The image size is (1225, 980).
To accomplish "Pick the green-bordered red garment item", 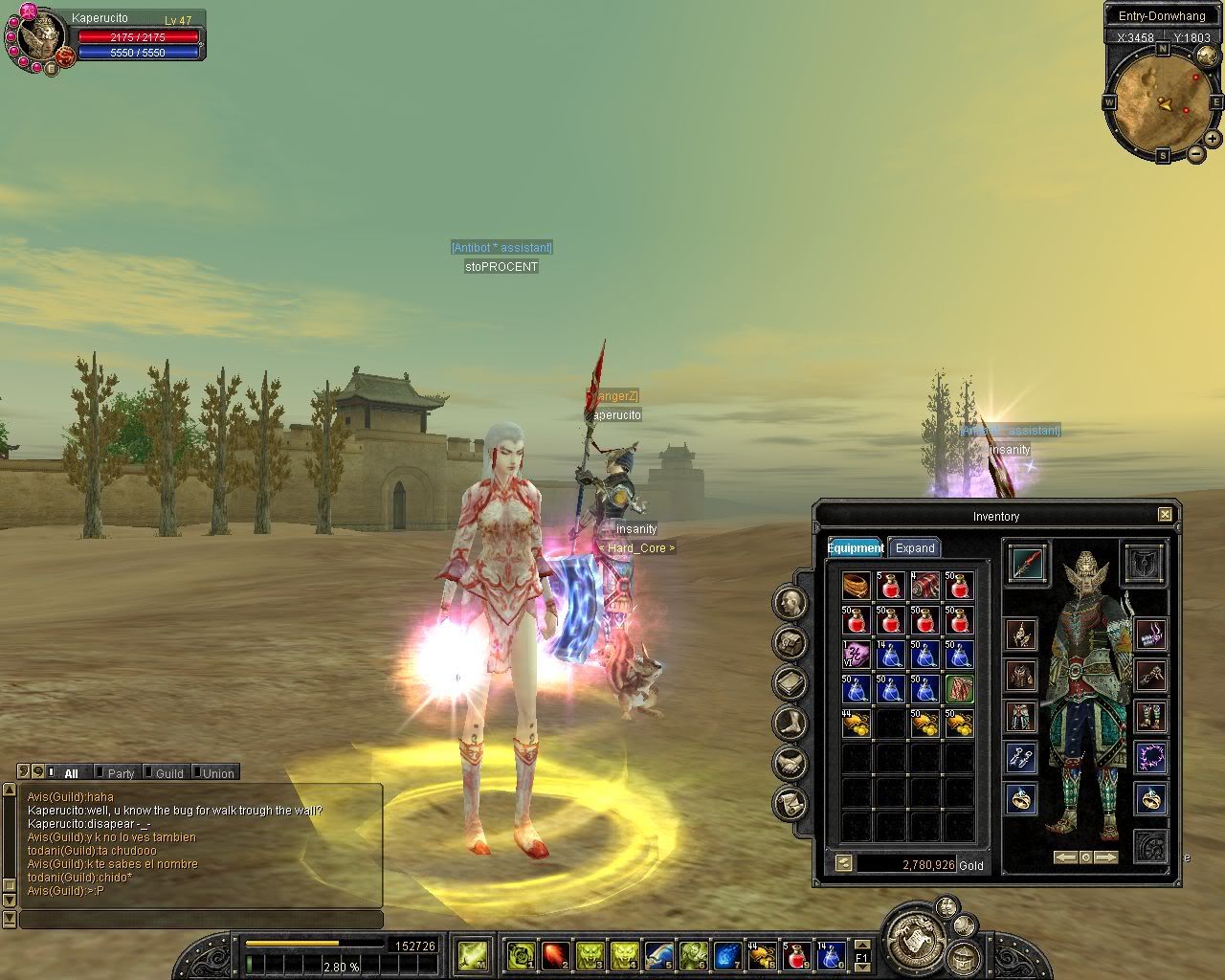I will (959, 689).
